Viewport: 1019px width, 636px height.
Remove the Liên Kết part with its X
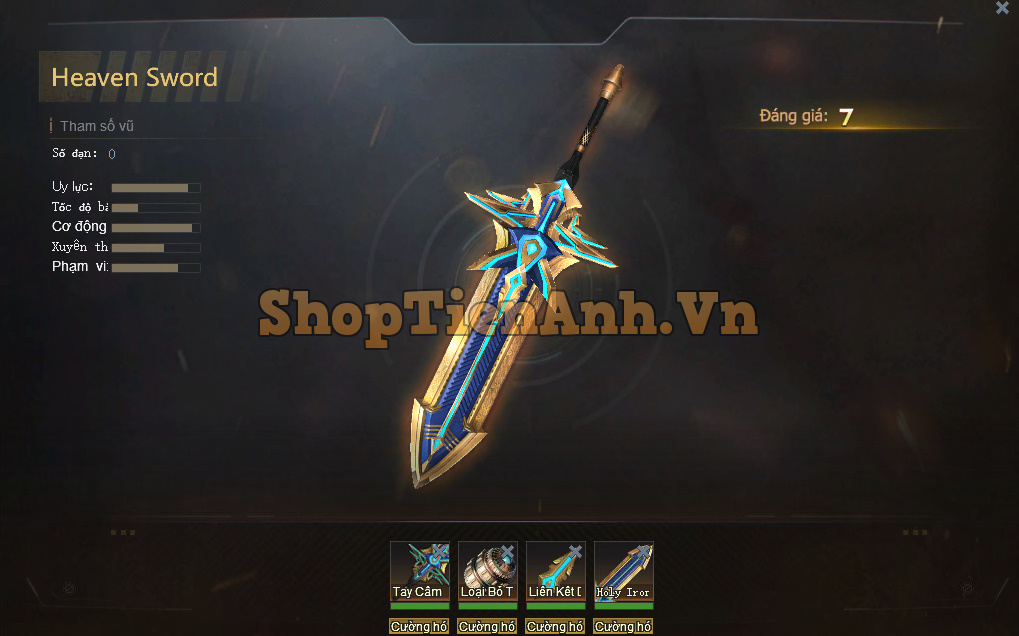(575, 552)
